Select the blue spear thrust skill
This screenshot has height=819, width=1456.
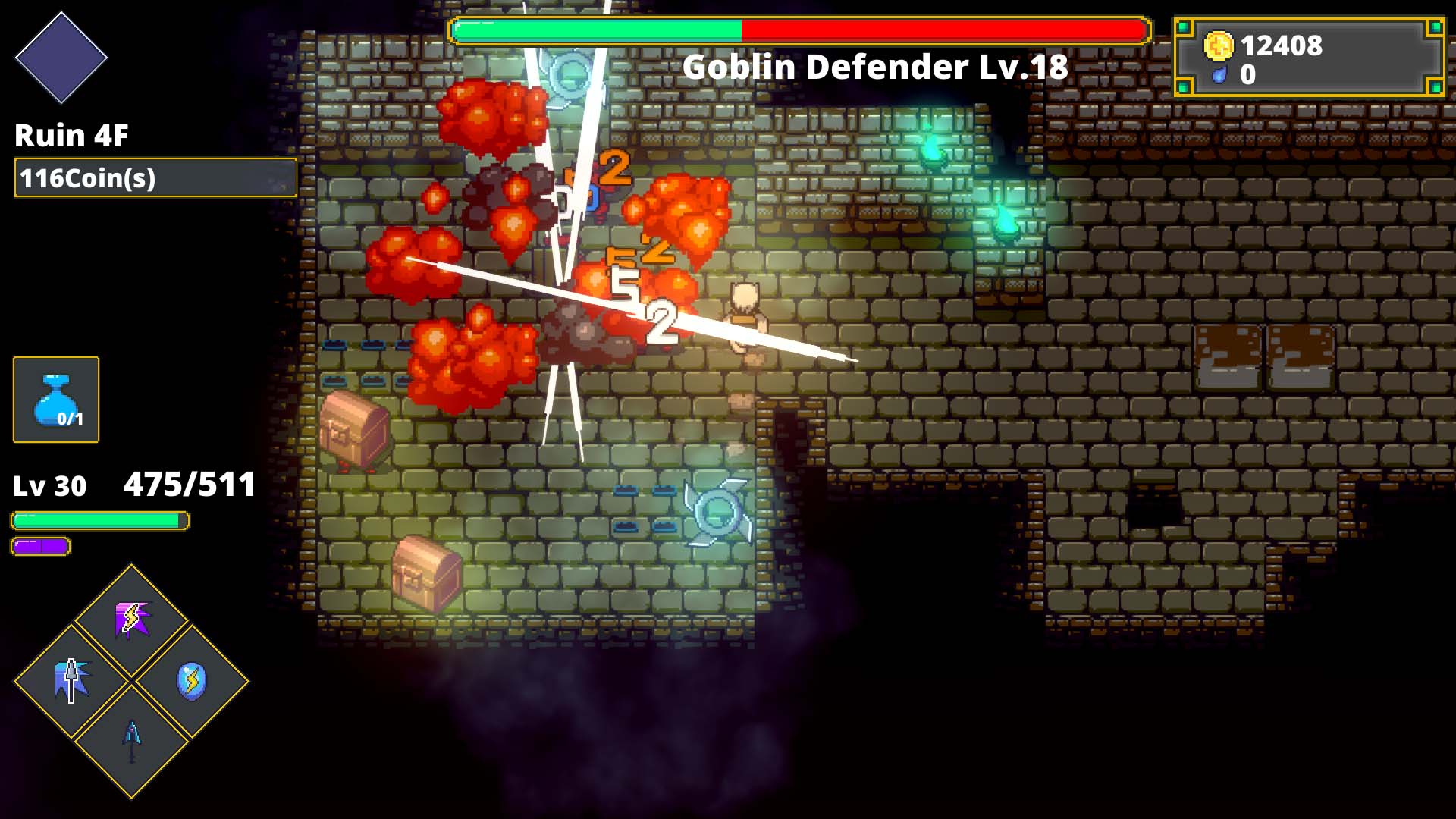(x=71, y=679)
